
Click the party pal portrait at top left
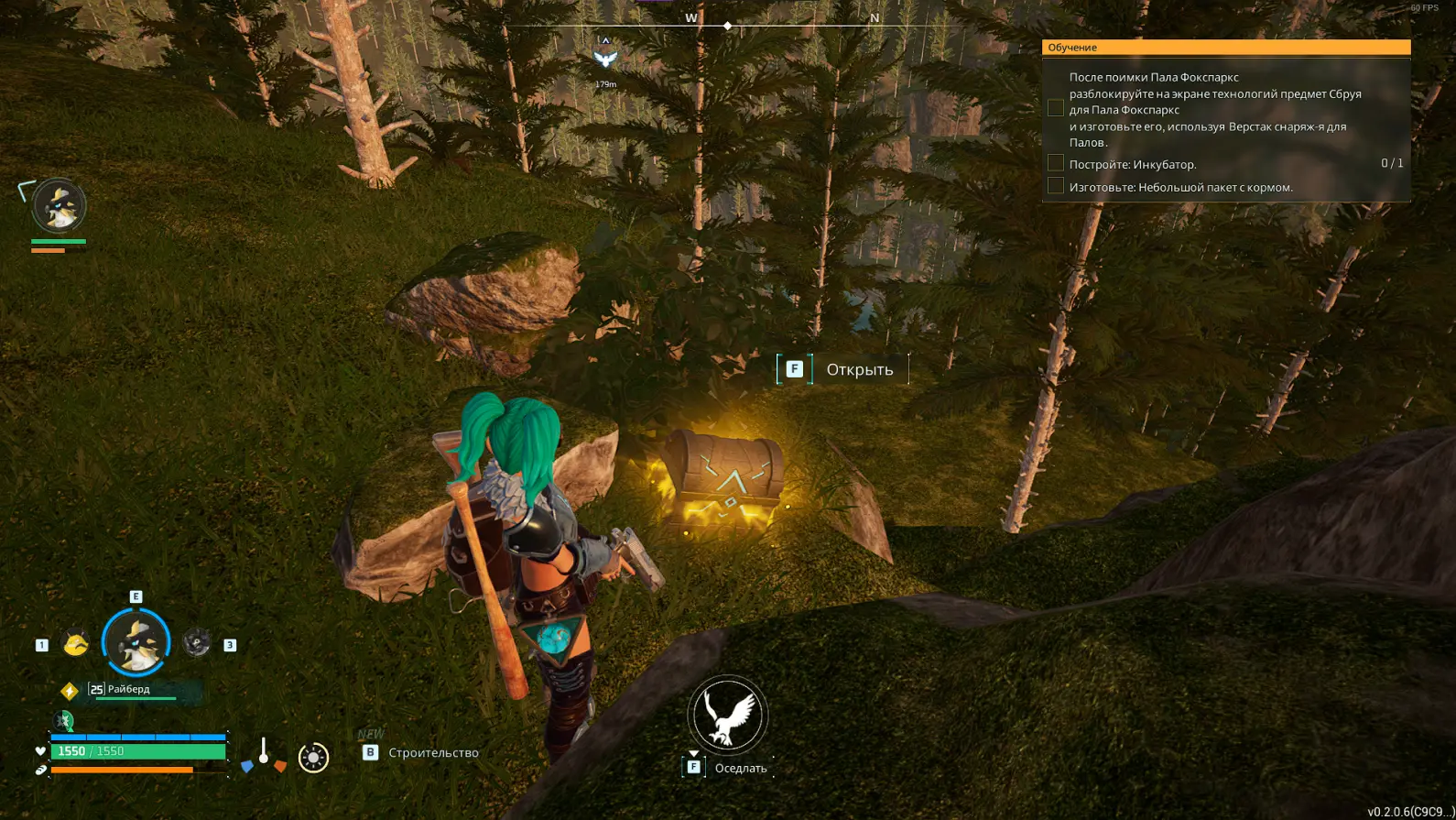coord(59,205)
